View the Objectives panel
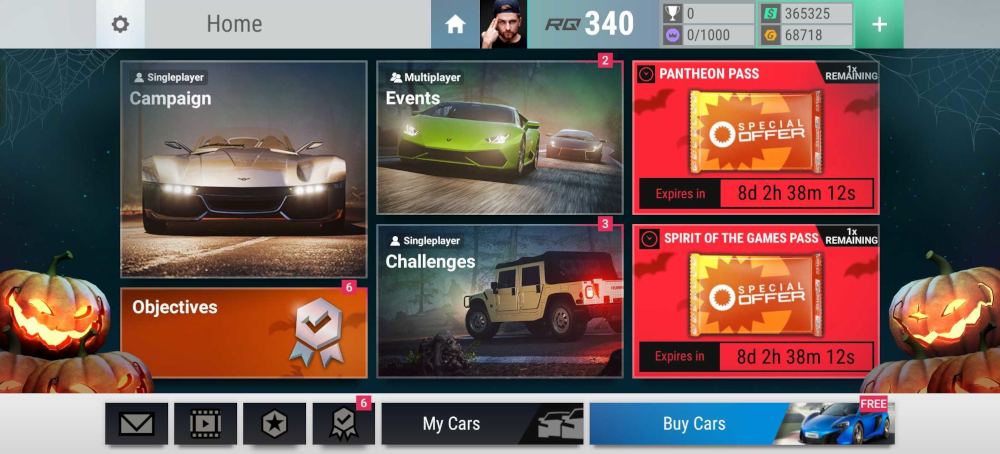Image resolution: width=1000 pixels, height=454 pixels. click(x=244, y=332)
